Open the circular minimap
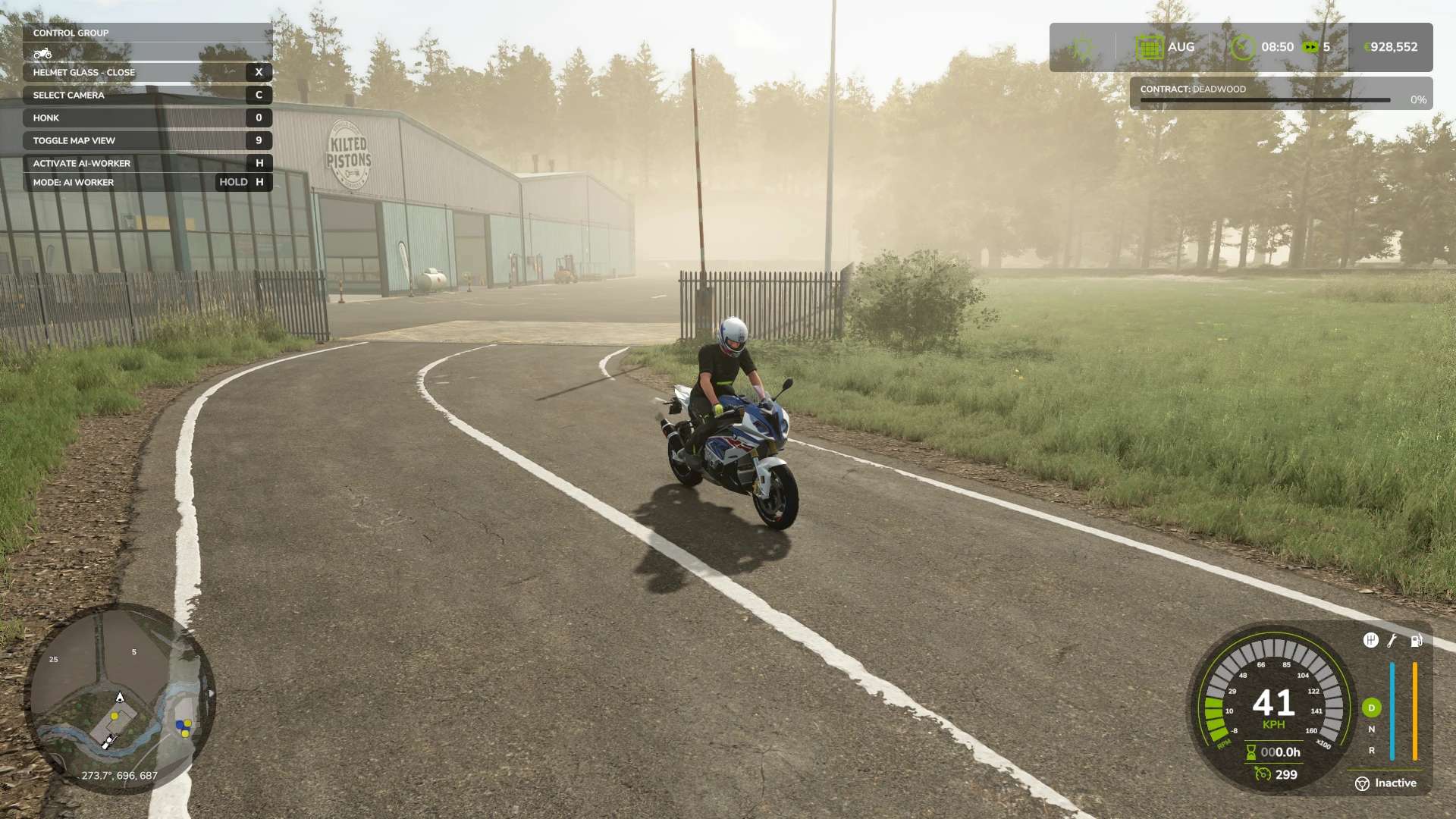The image size is (1456, 819). [x=120, y=699]
